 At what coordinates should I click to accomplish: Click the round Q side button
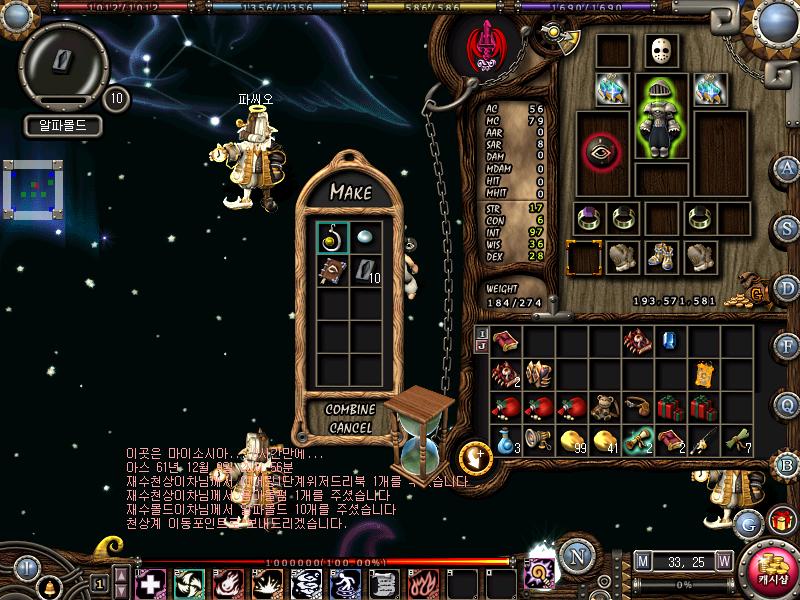[787, 404]
